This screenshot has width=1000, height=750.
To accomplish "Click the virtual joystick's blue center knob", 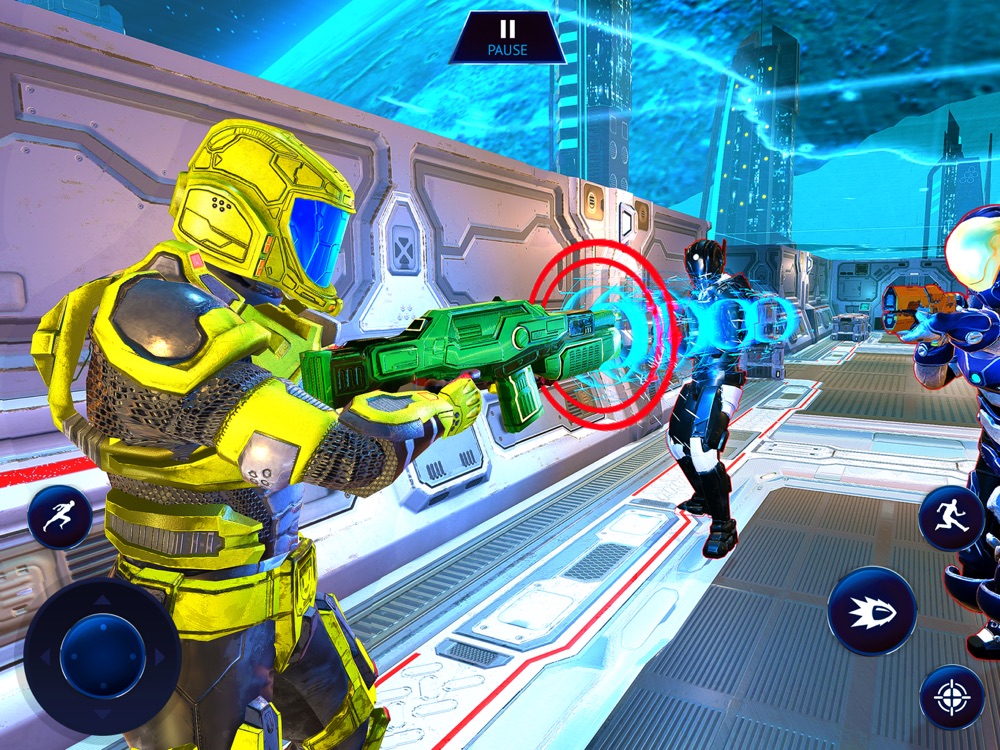I will [x=102, y=656].
